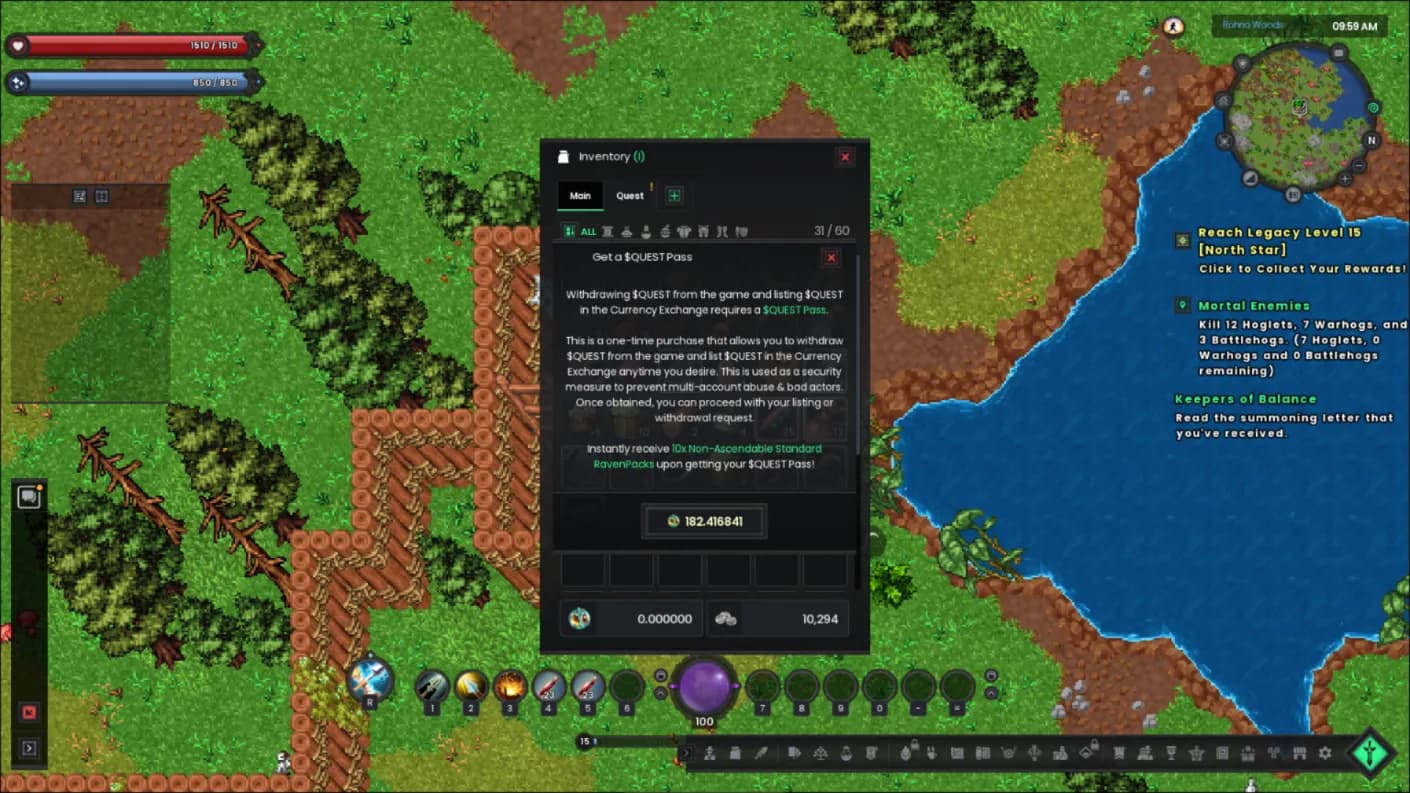Select the Main inventory tab
This screenshot has width=1410, height=793.
click(580, 196)
